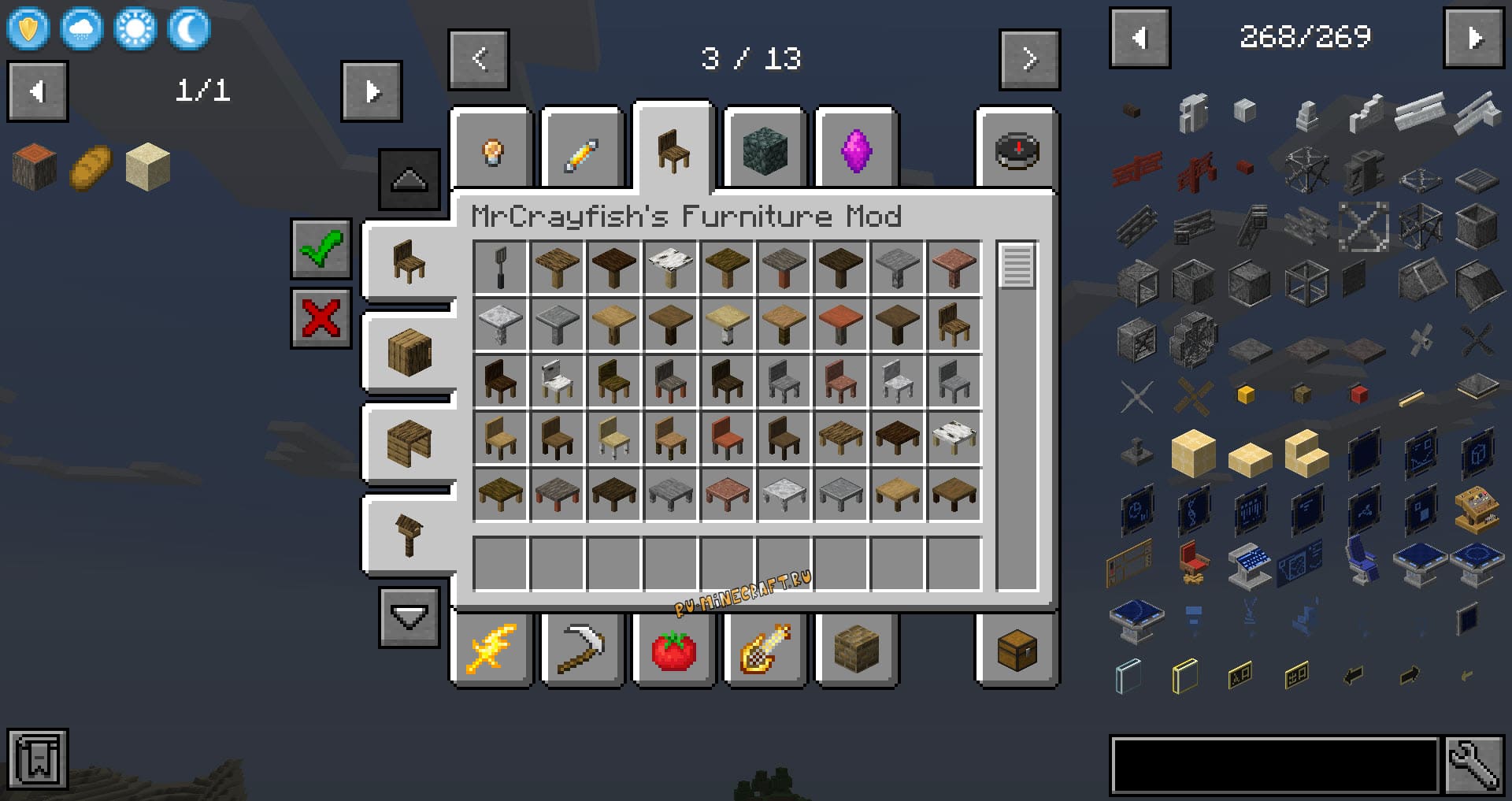Open the survival inventory chest tab

(x=1017, y=651)
